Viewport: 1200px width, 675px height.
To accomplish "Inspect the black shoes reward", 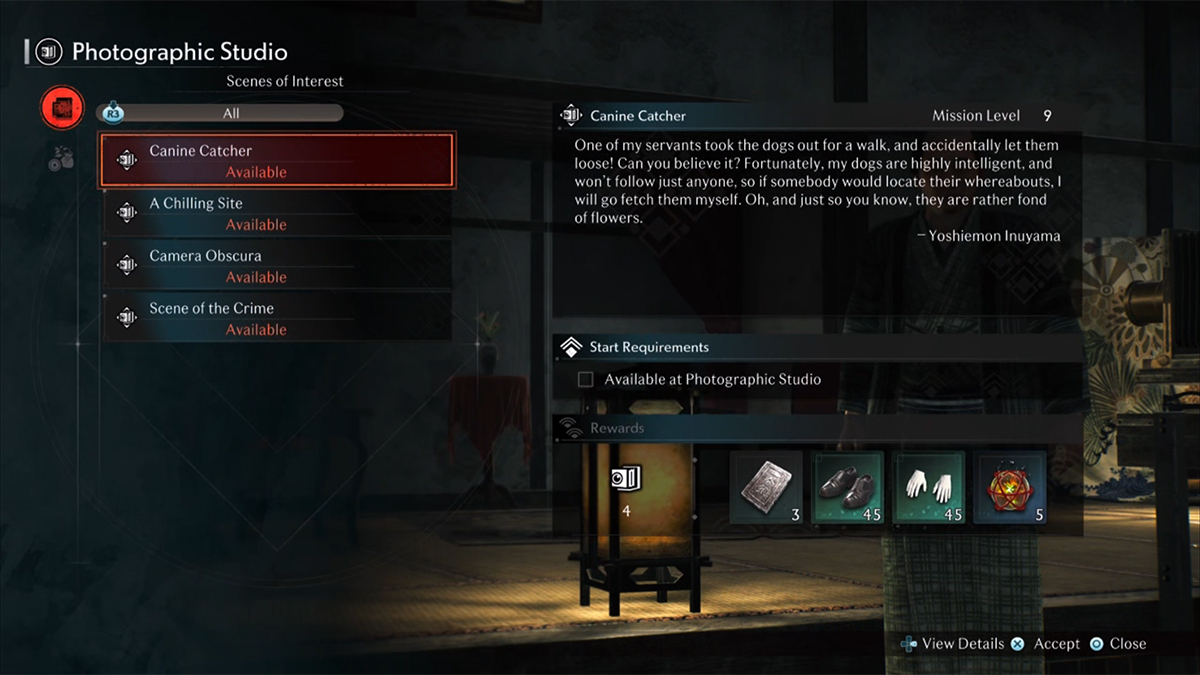I will tap(848, 487).
